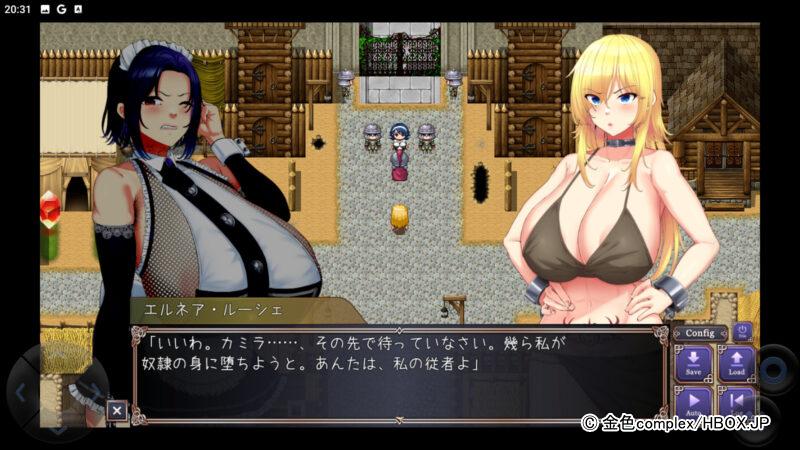
Task: Return to title with the power icon
Action: pos(742,331)
